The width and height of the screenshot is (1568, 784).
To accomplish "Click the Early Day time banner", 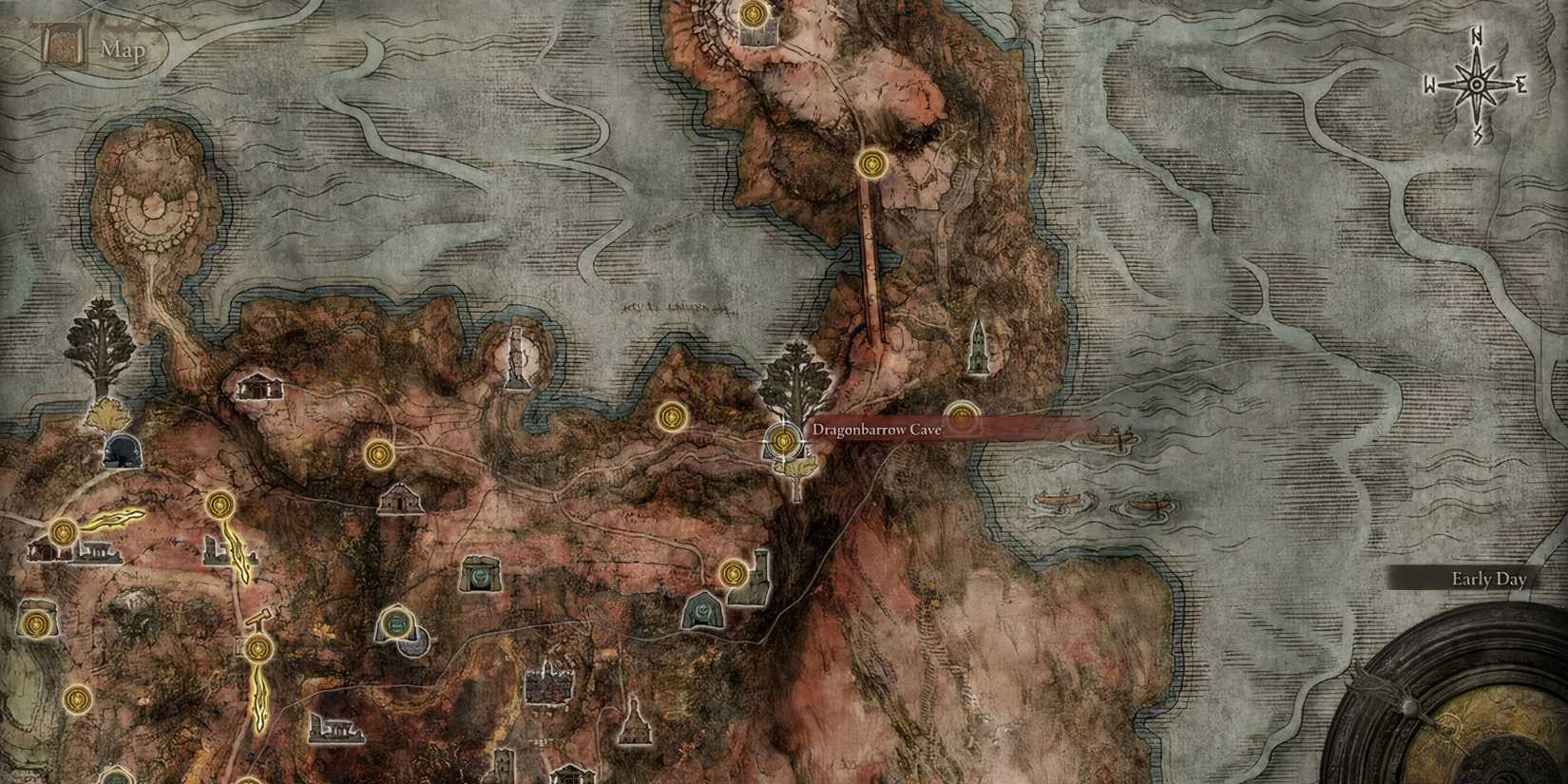I will tap(1487, 578).
